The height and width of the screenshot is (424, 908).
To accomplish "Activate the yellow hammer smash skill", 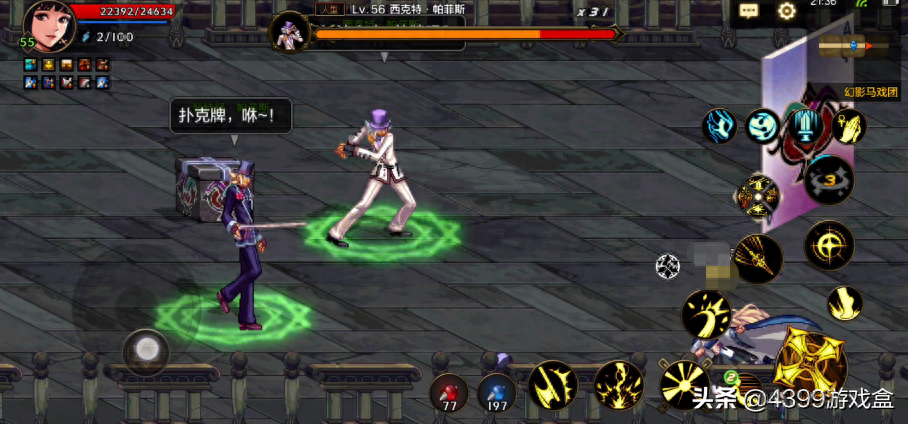I will coord(706,314).
